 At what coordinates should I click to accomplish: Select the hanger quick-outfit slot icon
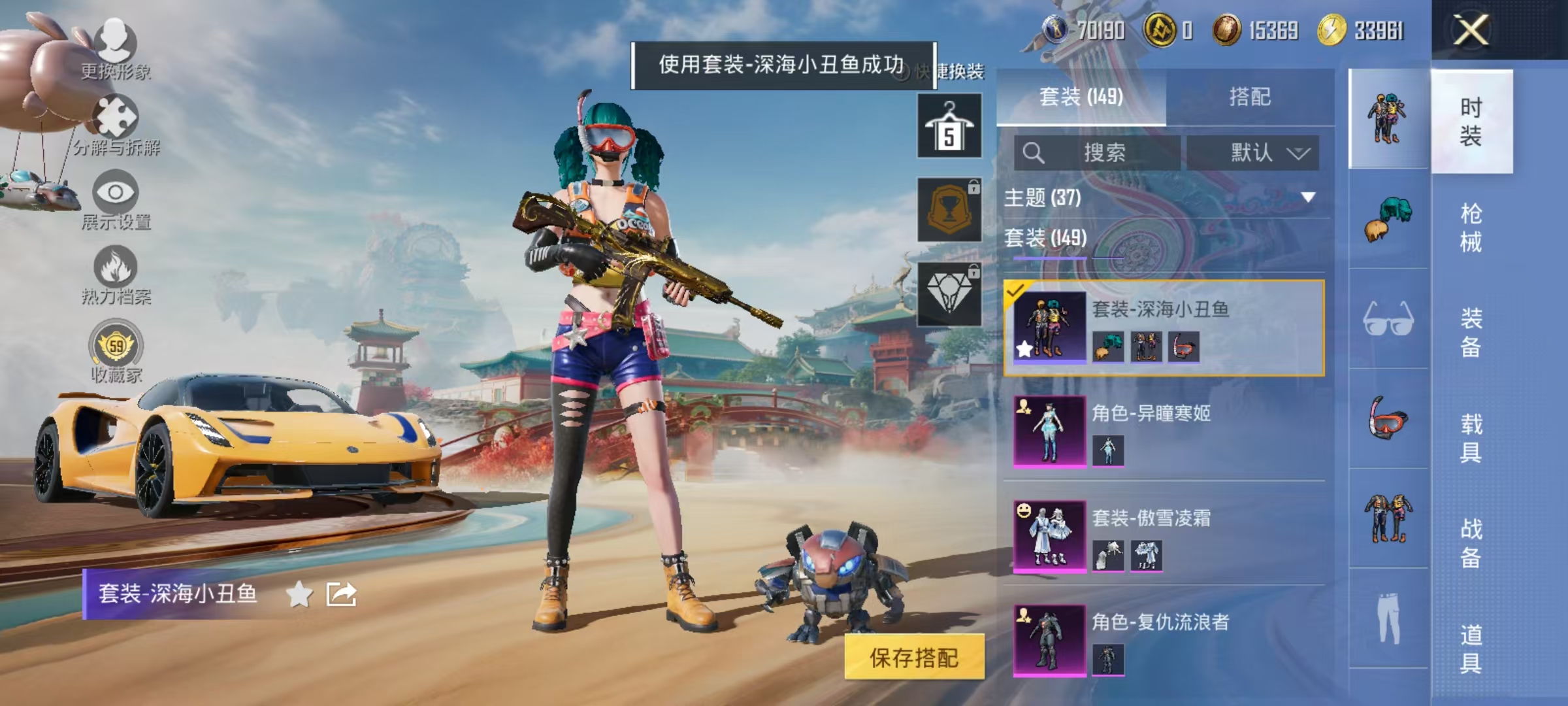(949, 126)
